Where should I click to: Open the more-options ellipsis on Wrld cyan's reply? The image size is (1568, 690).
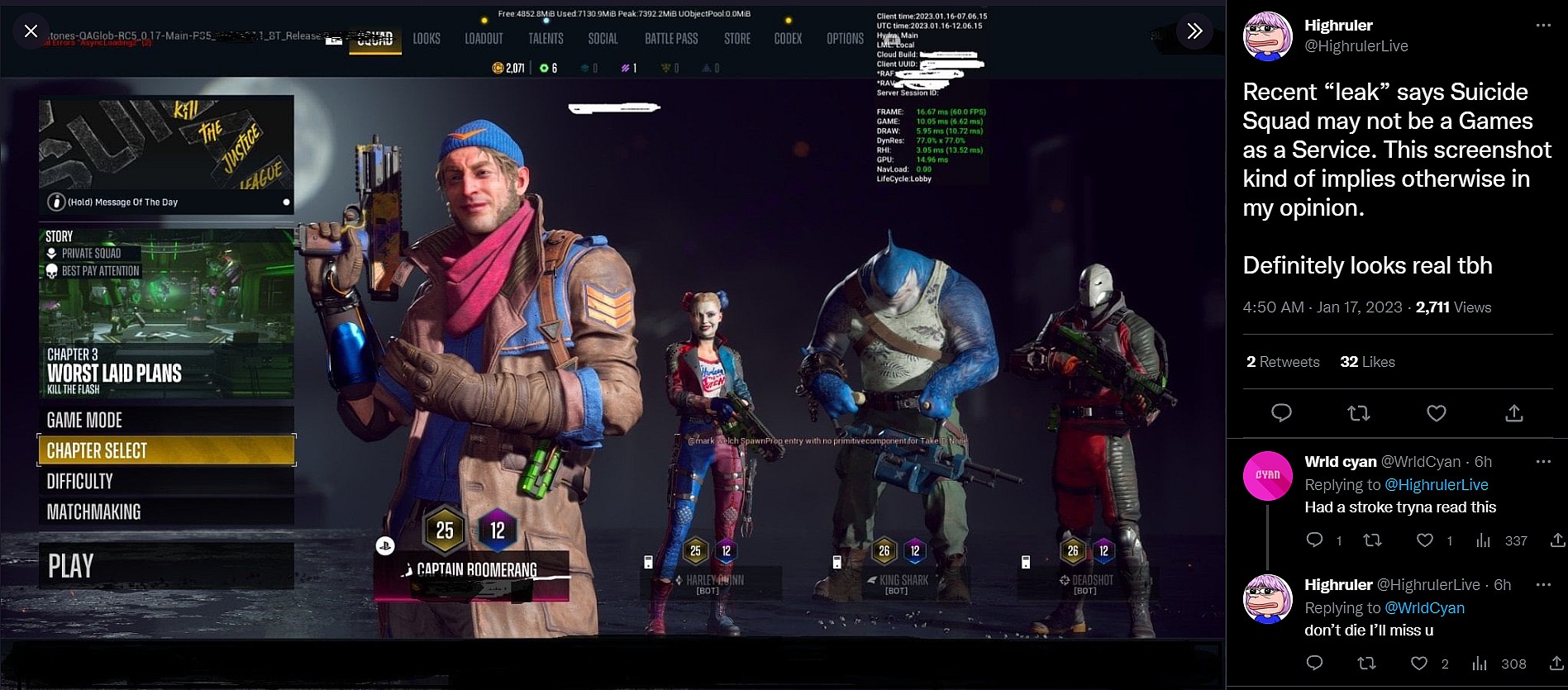(1542, 462)
